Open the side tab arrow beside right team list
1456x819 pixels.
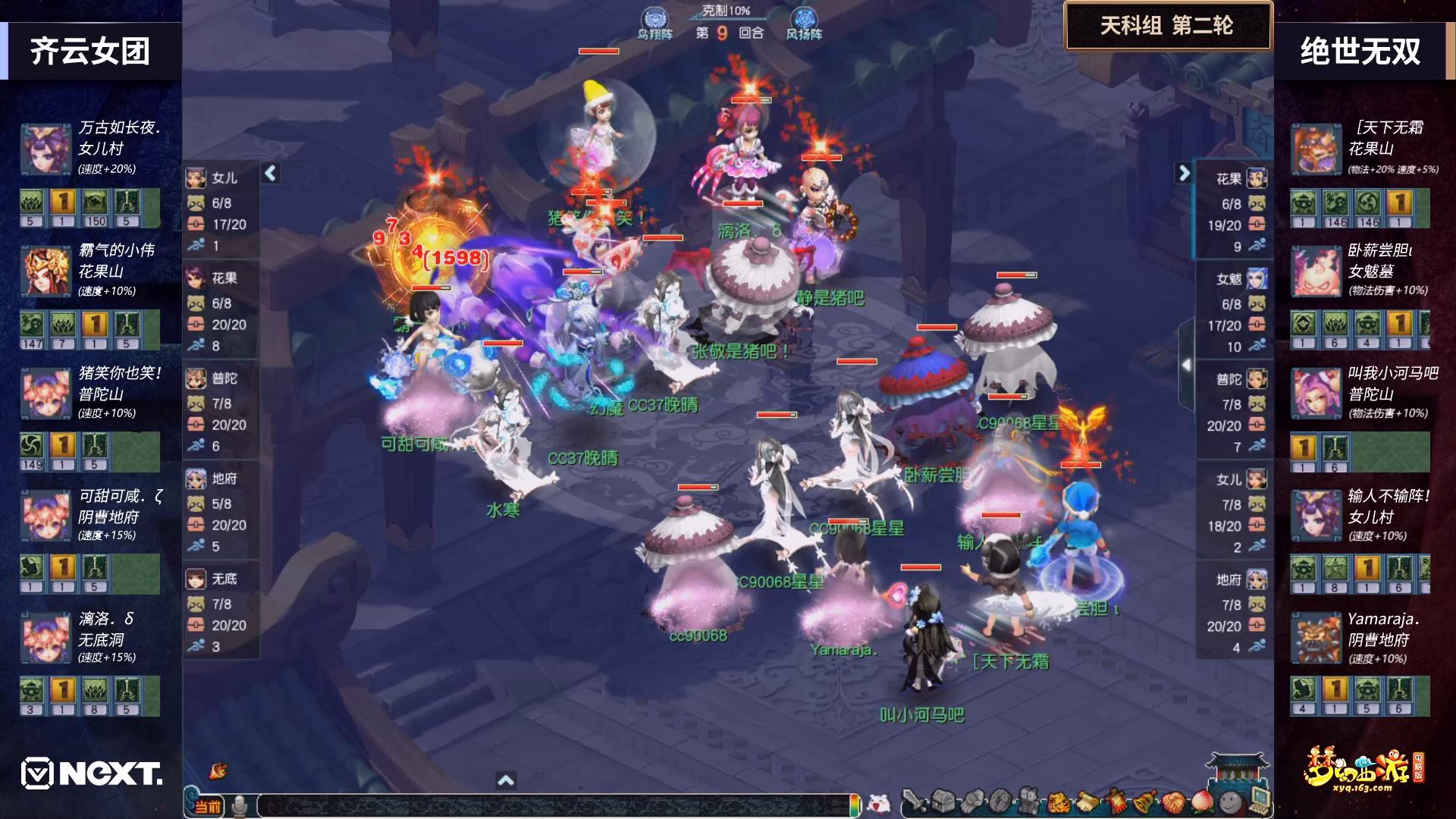pyautogui.click(x=1186, y=365)
